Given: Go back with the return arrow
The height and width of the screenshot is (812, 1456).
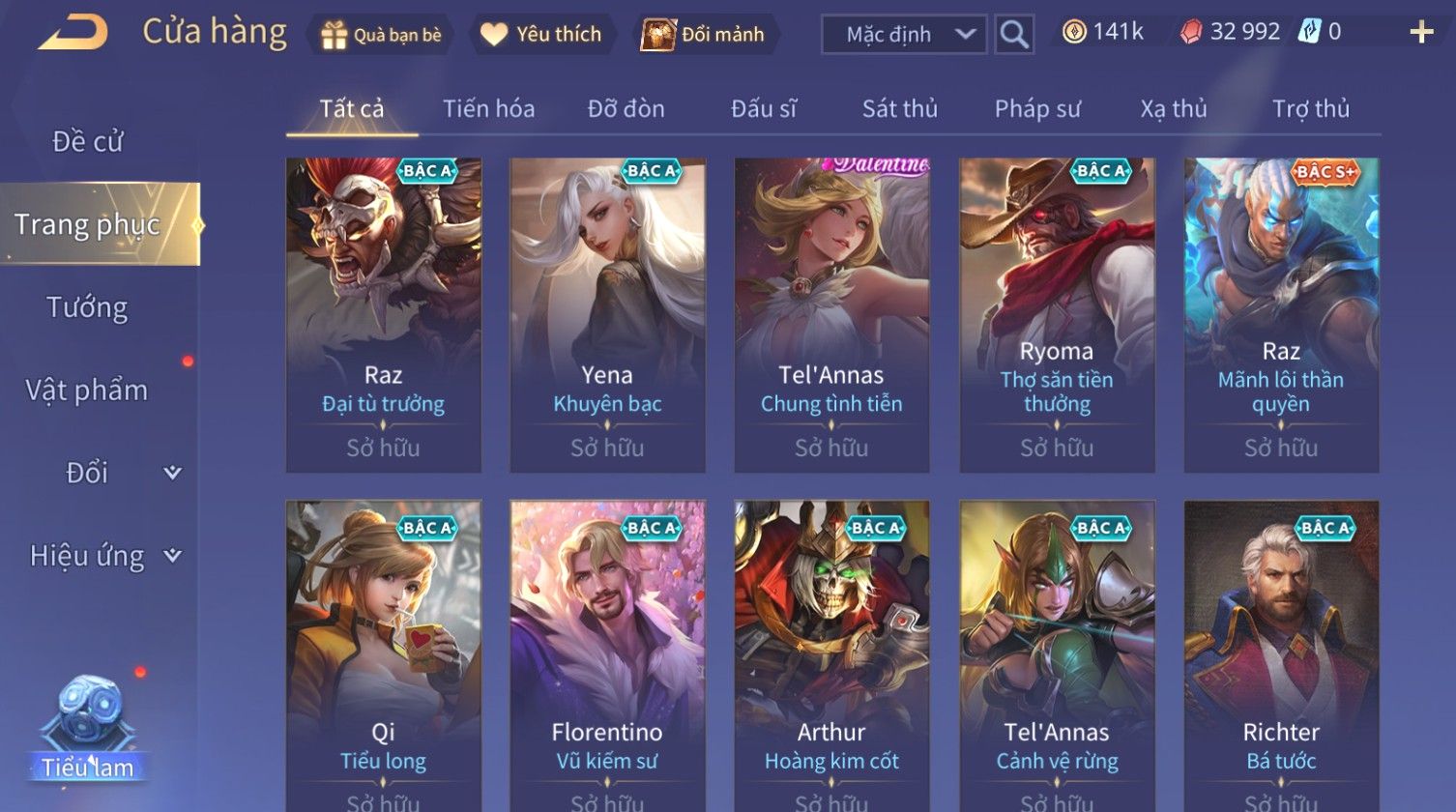Looking at the screenshot, I should [x=73, y=33].
